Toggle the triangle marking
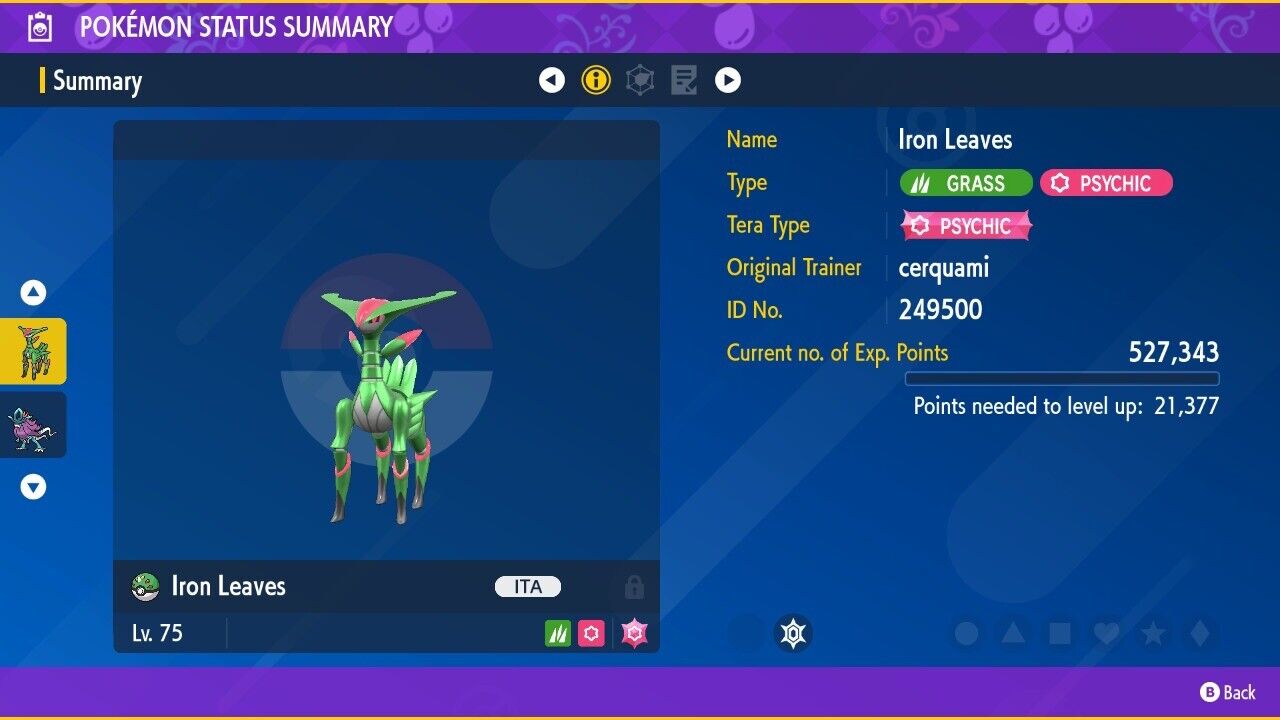Viewport: 1280px width, 720px height. click(x=1013, y=633)
